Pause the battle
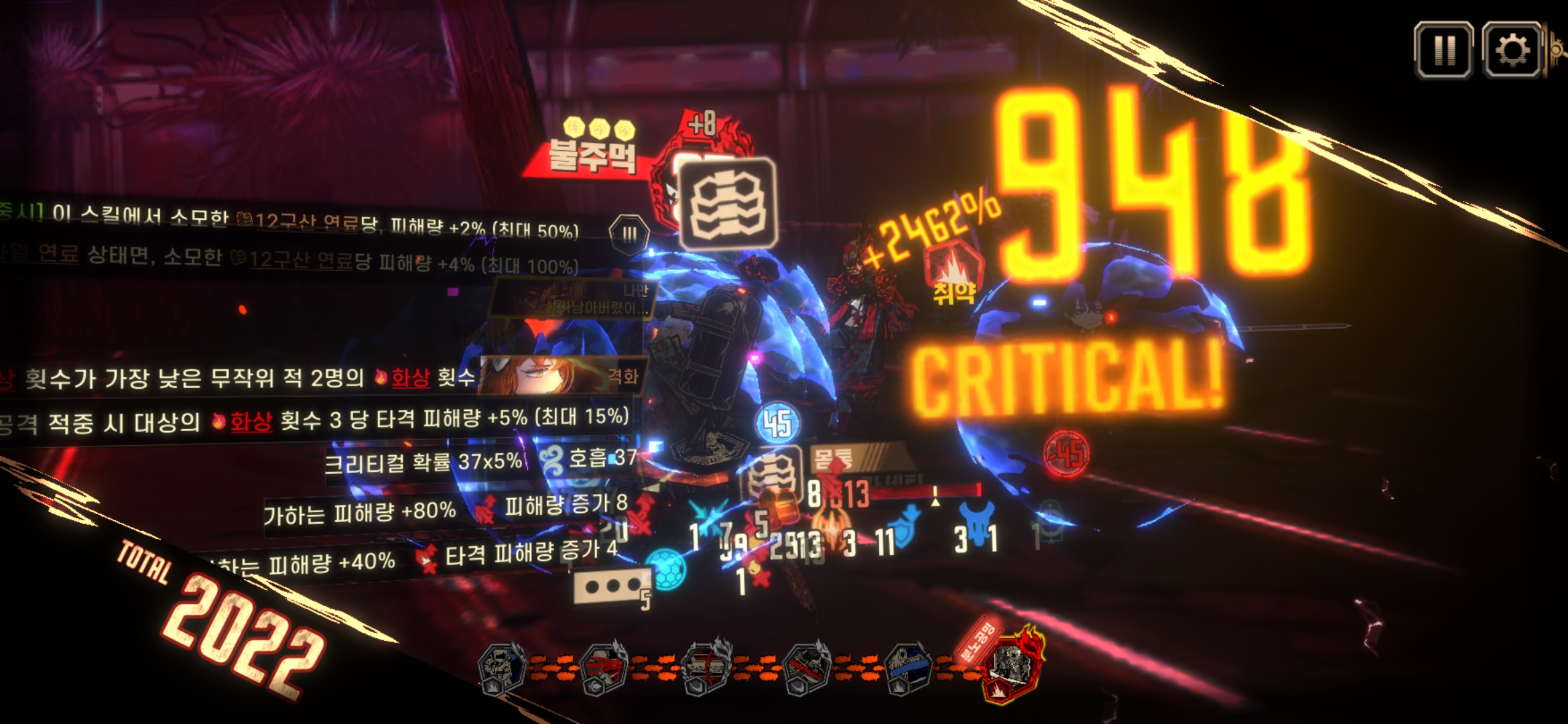Viewport: 1568px width, 724px height. point(1443,50)
